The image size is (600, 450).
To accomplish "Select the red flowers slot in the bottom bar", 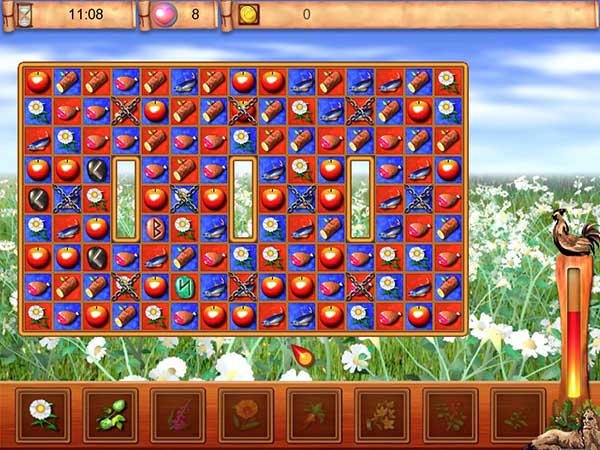I will pyautogui.click(x=450, y=414).
